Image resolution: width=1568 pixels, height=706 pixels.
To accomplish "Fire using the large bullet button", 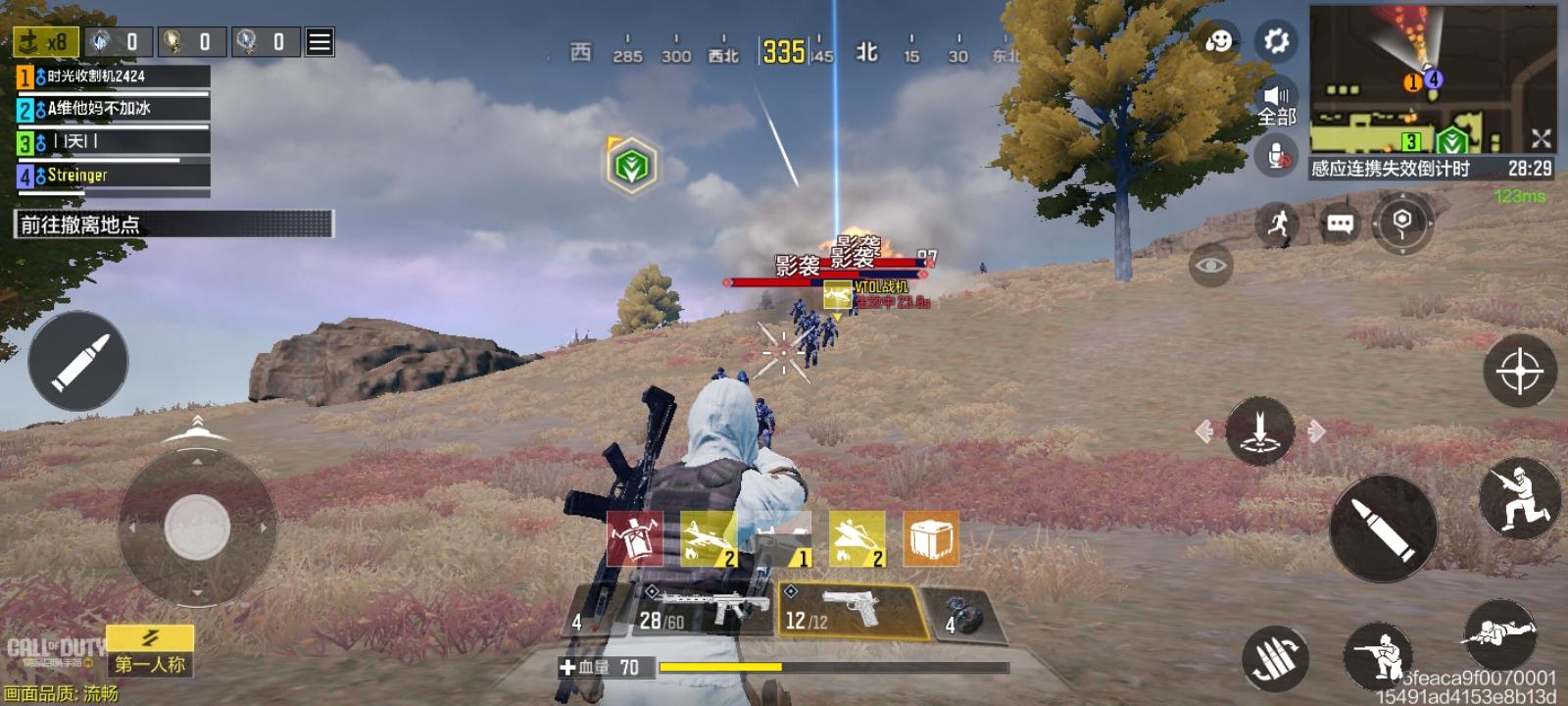I will point(1384,529).
